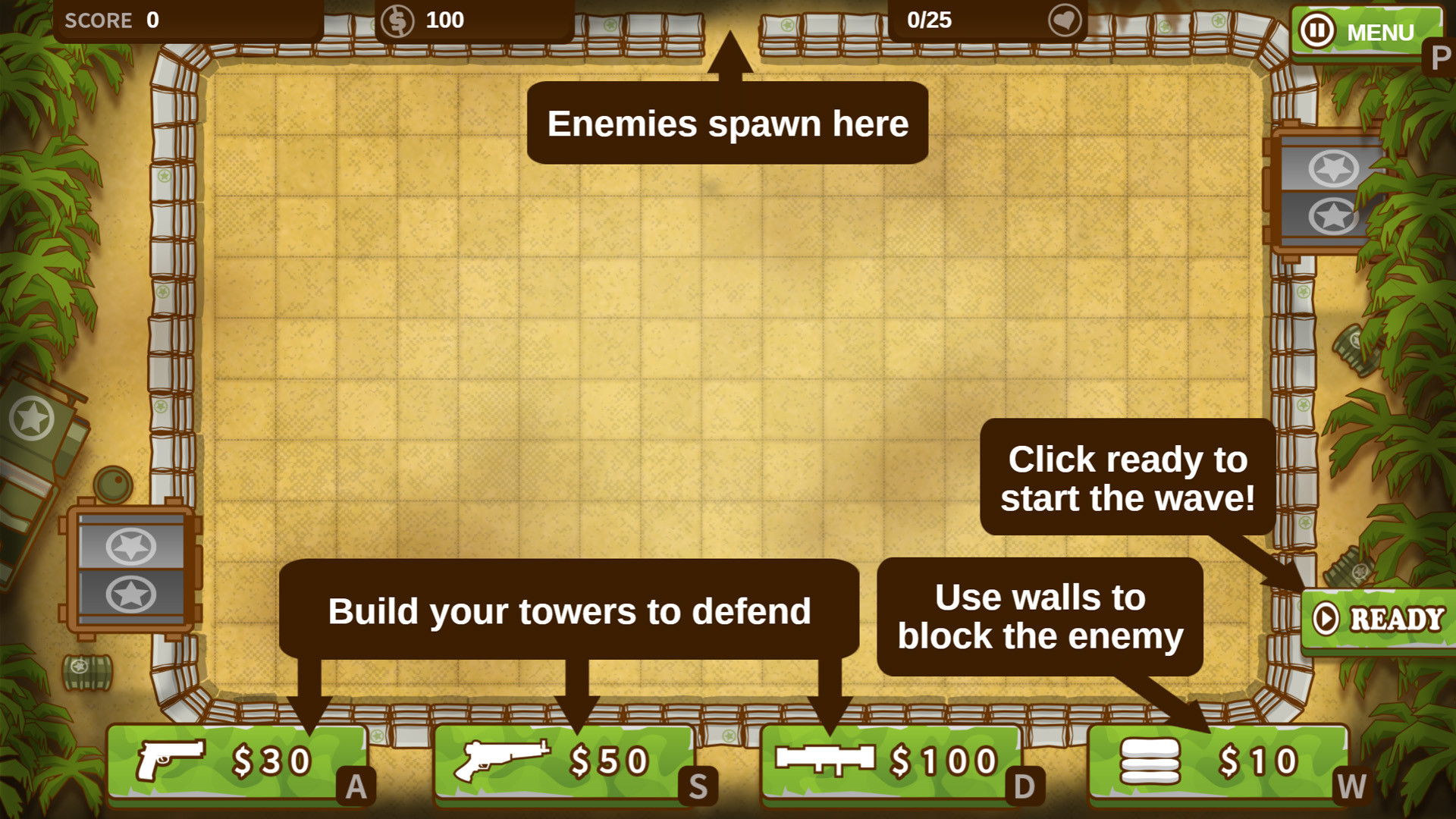The width and height of the screenshot is (1456, 819).
Task: Toggle the lower star slot on the left panel
Action: [130, 595]
